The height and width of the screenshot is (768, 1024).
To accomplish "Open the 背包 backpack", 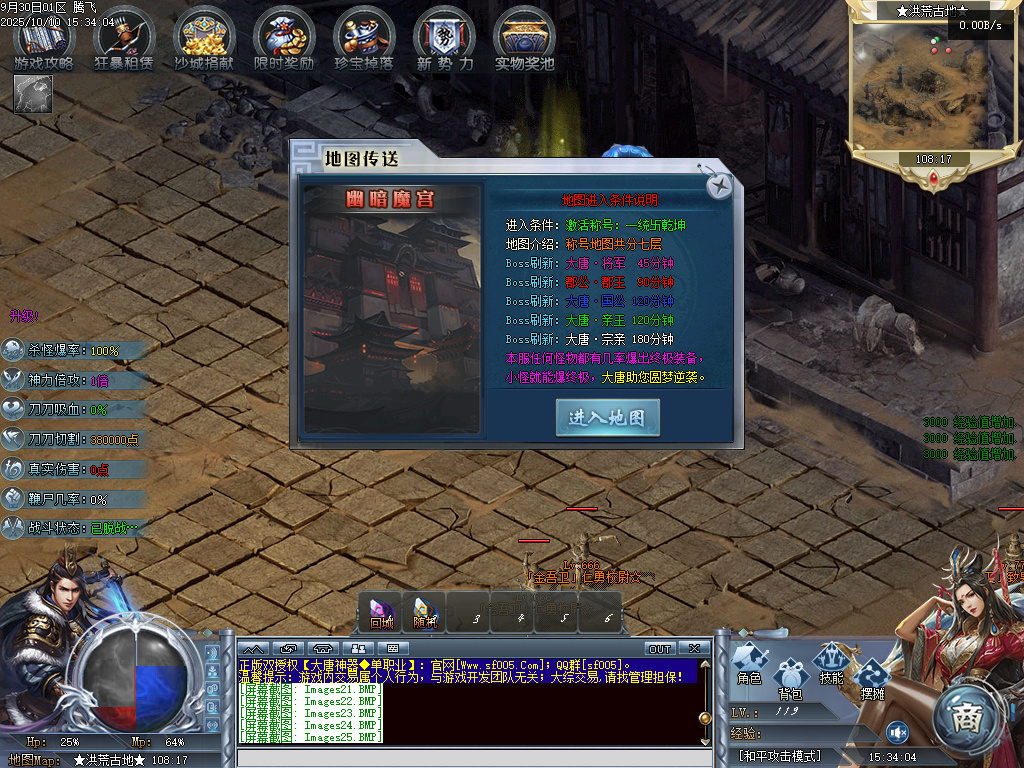I will pos(790,676).
